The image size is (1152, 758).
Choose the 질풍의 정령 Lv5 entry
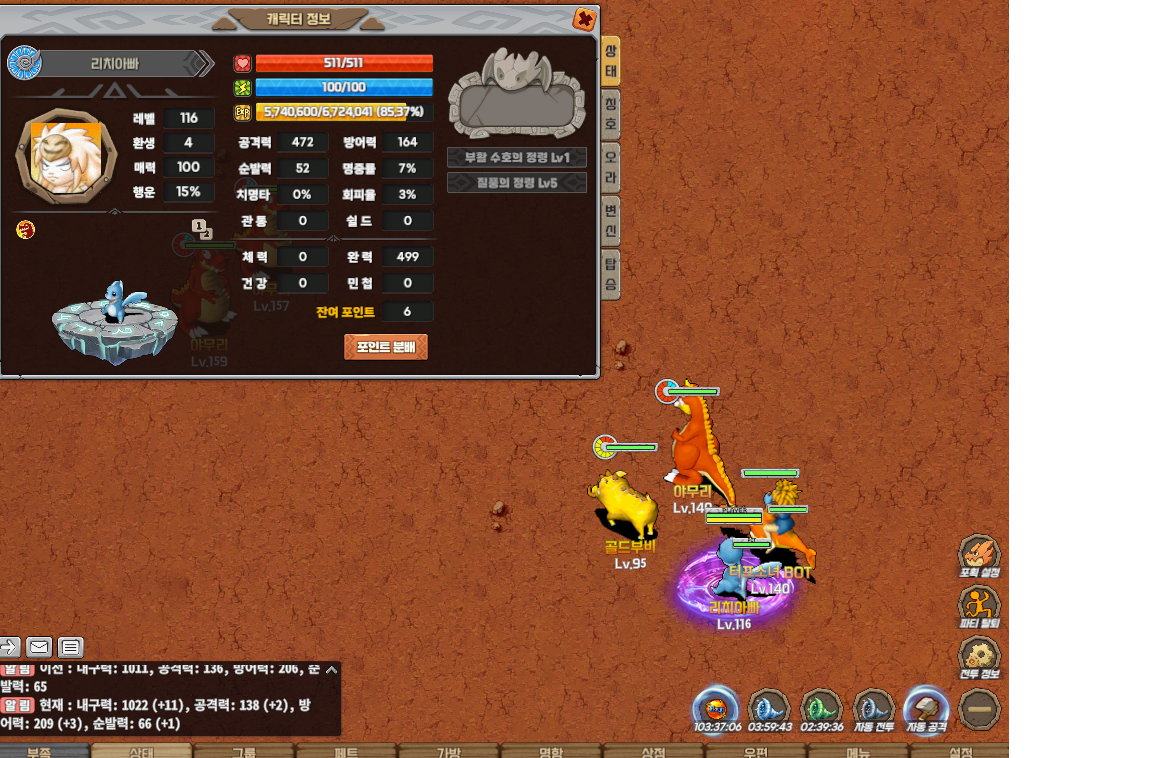516,183
